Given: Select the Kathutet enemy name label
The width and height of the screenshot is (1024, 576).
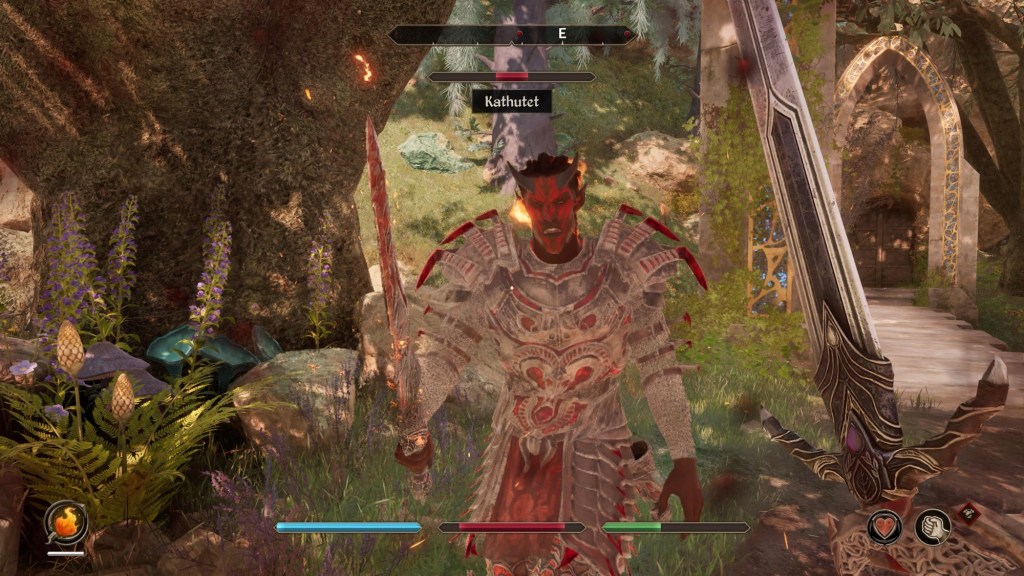Looking at the screenshot, I should [x=511, y=101].
